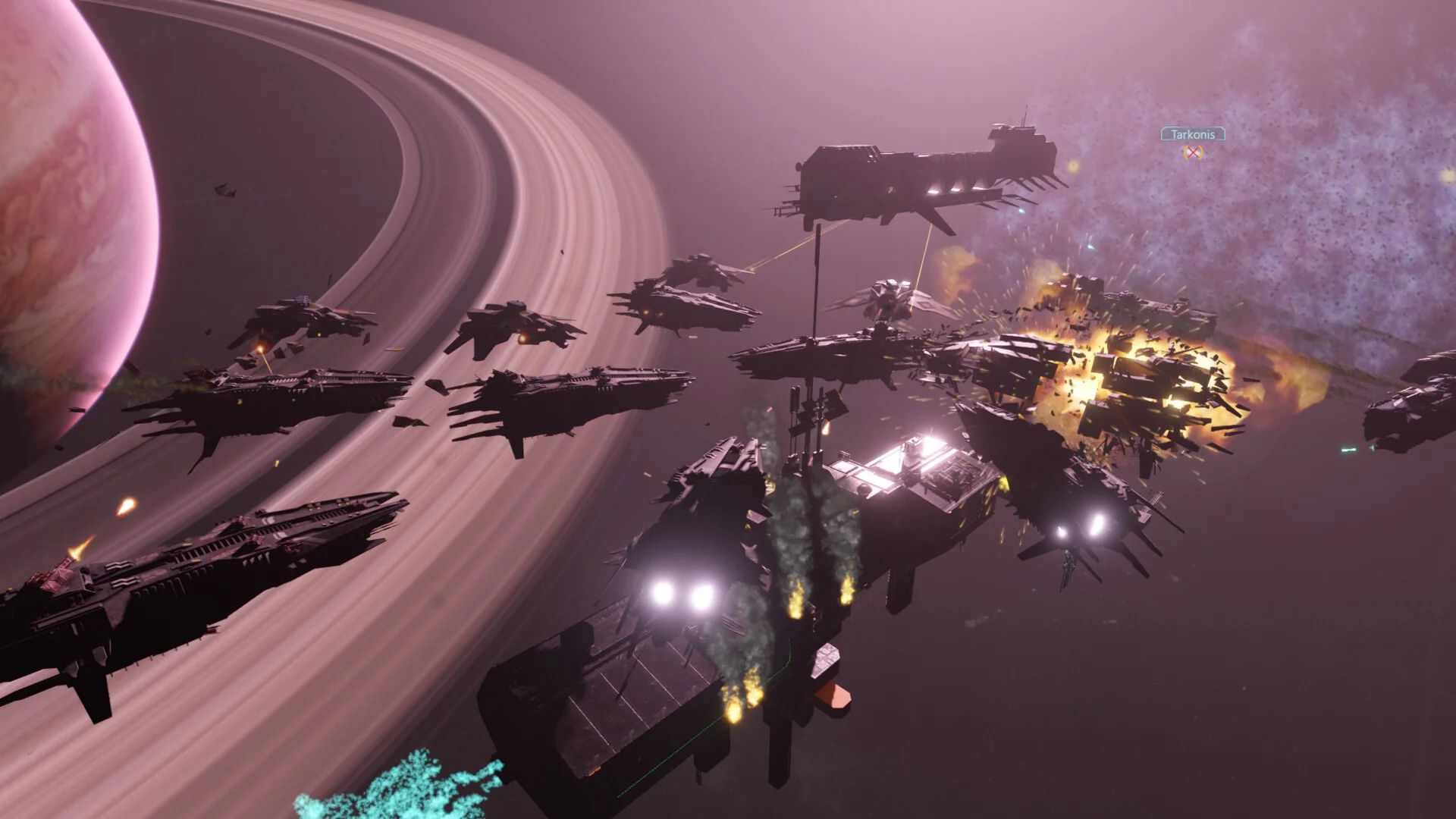Screen dimensions: 1456x819
Task: Select the Tarkonis name label
Action: 1193,134
